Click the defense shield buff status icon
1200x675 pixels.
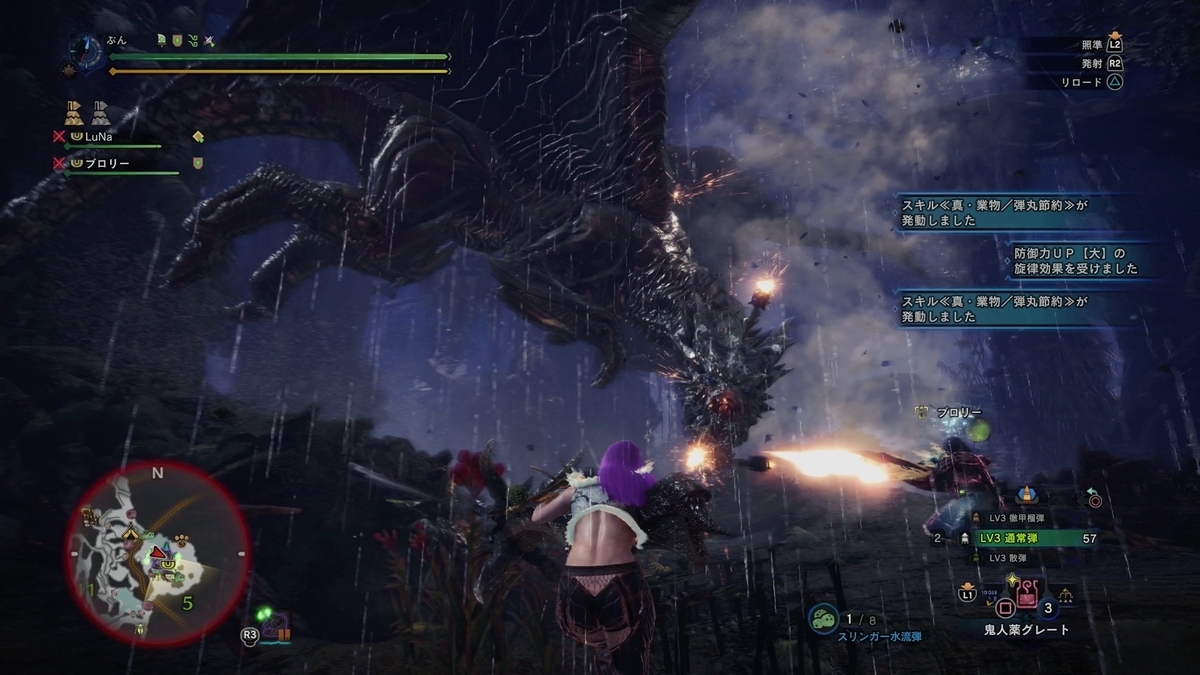(176, 41)
